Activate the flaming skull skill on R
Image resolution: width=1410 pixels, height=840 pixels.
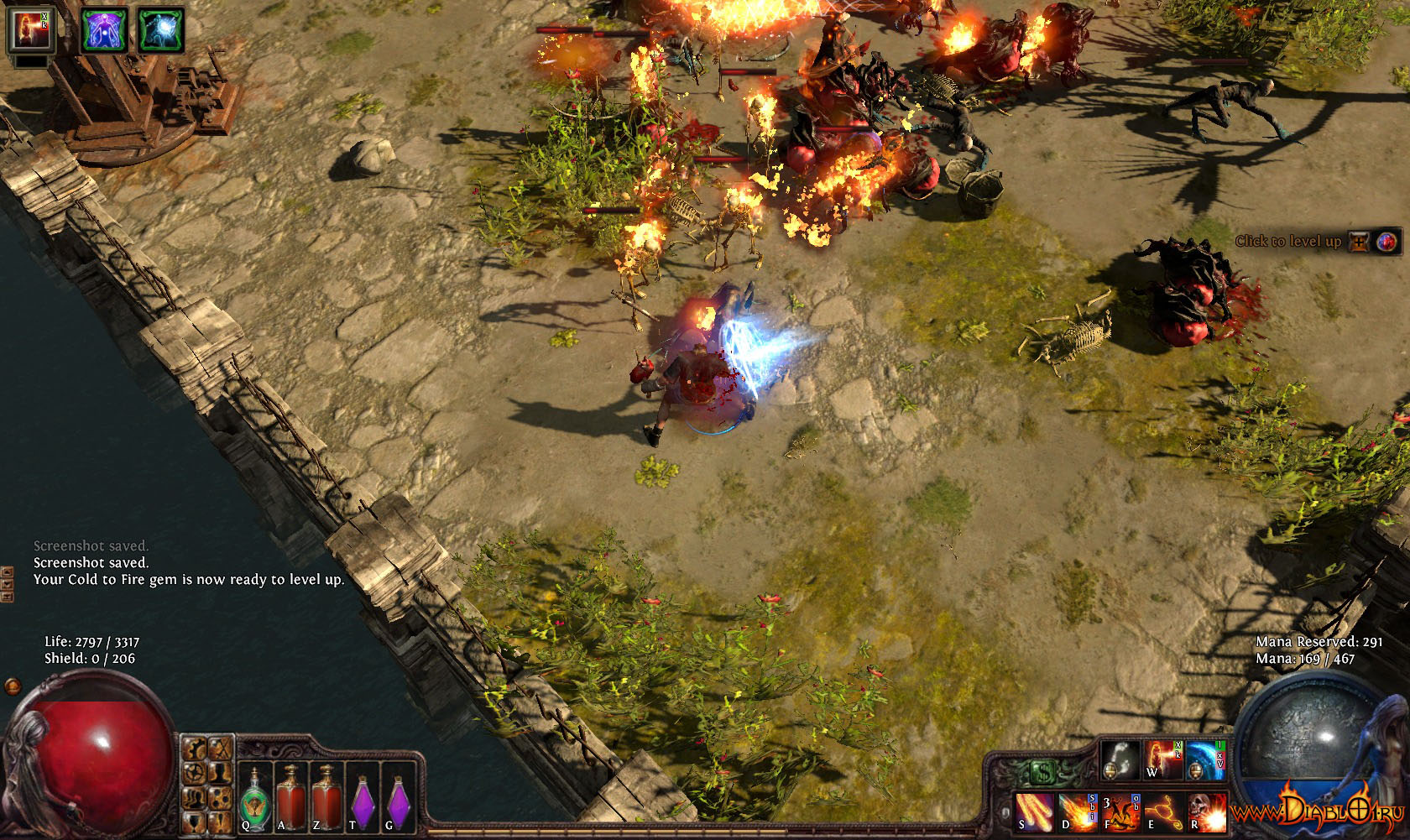pyautogui.click(x=1206, y=811)
